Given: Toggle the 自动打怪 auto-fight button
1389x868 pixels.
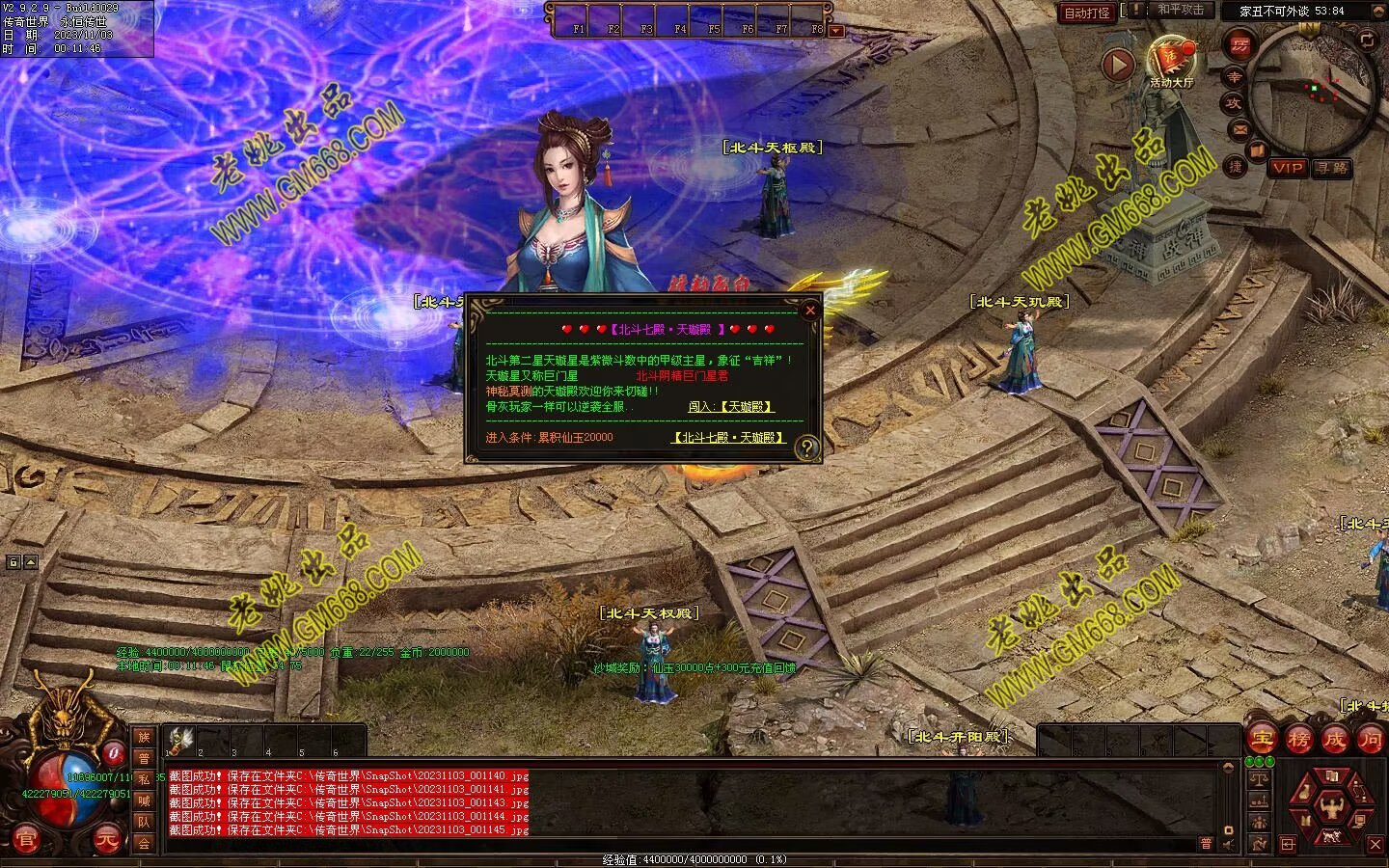Looking at the screenshot, I should point(1087,13).
